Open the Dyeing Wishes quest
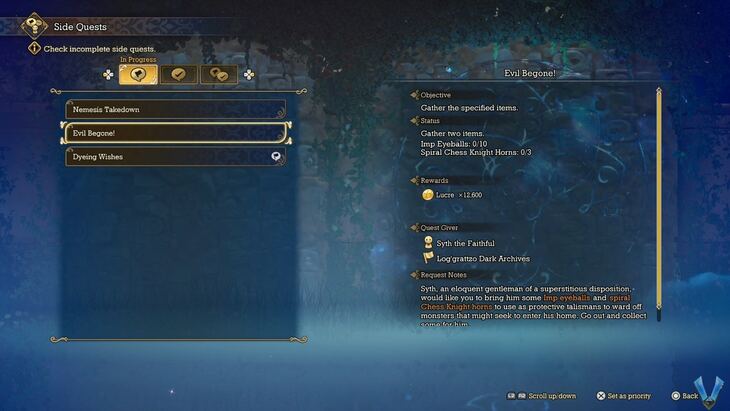 [176, 157]
